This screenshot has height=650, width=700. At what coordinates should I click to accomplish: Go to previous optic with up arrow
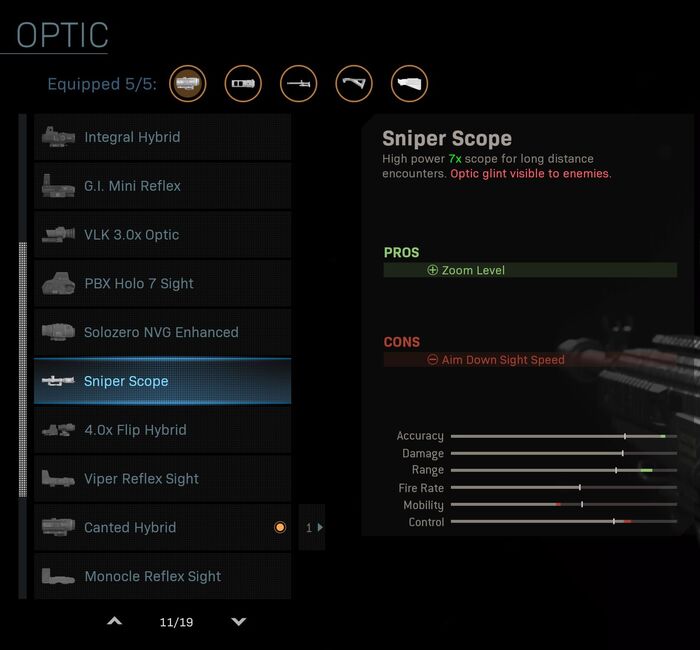[114, 622]
